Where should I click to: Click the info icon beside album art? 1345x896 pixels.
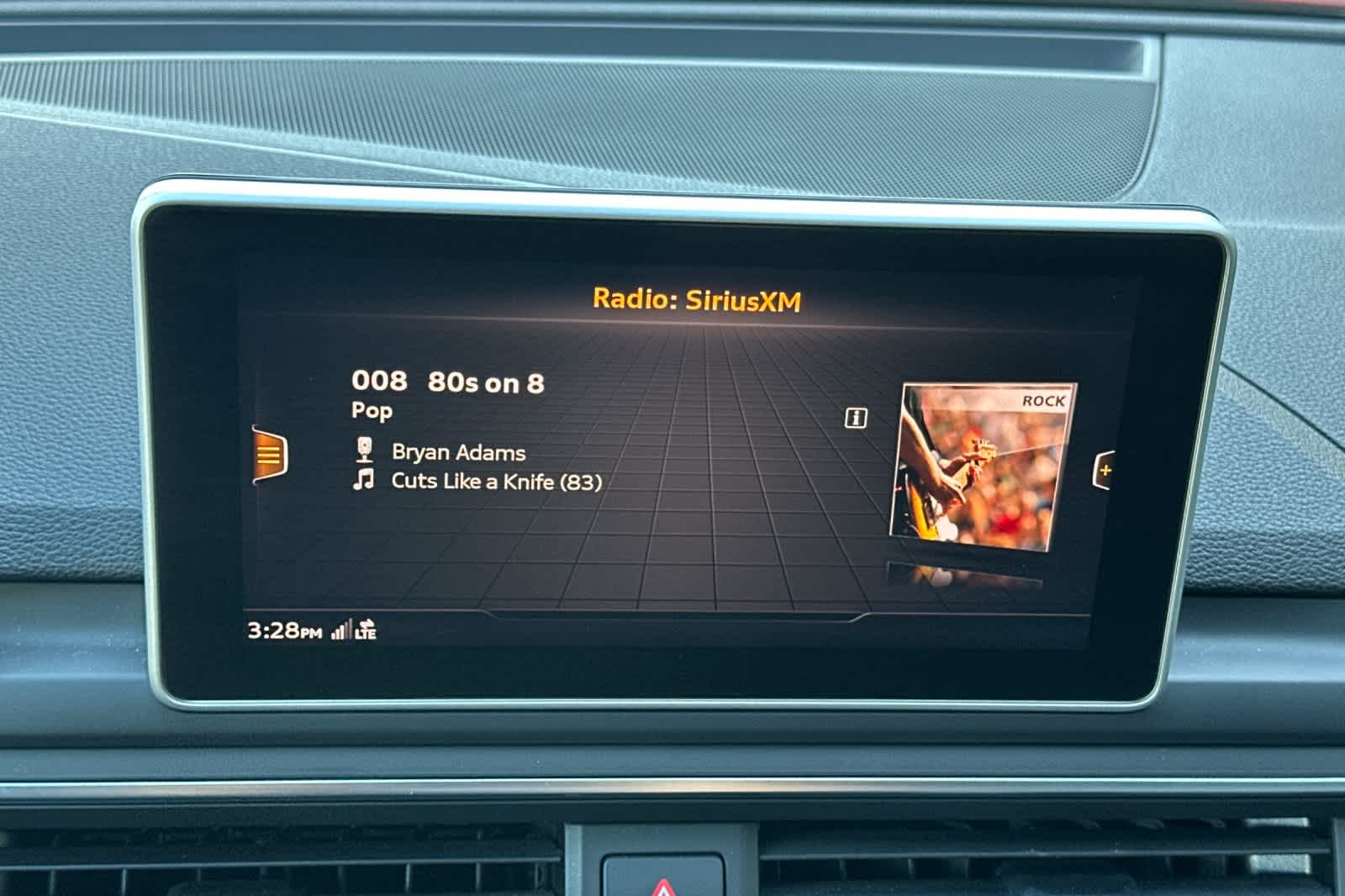[856, 418]
